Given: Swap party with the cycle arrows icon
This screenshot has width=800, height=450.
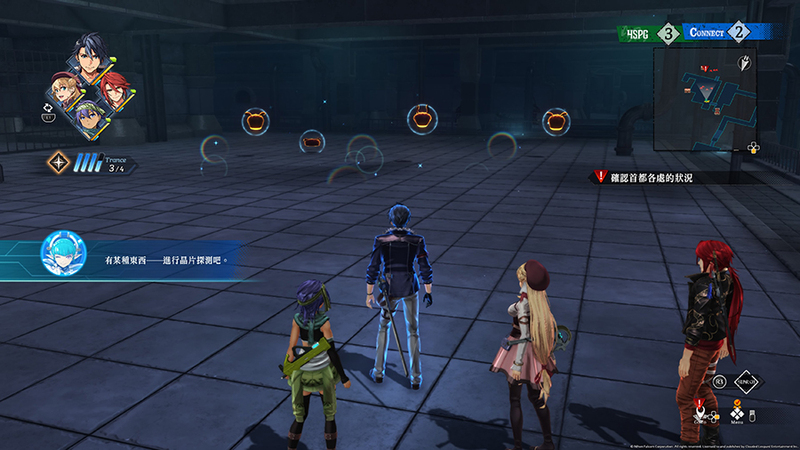Looking at the screenshot, I should pos(46,105).
